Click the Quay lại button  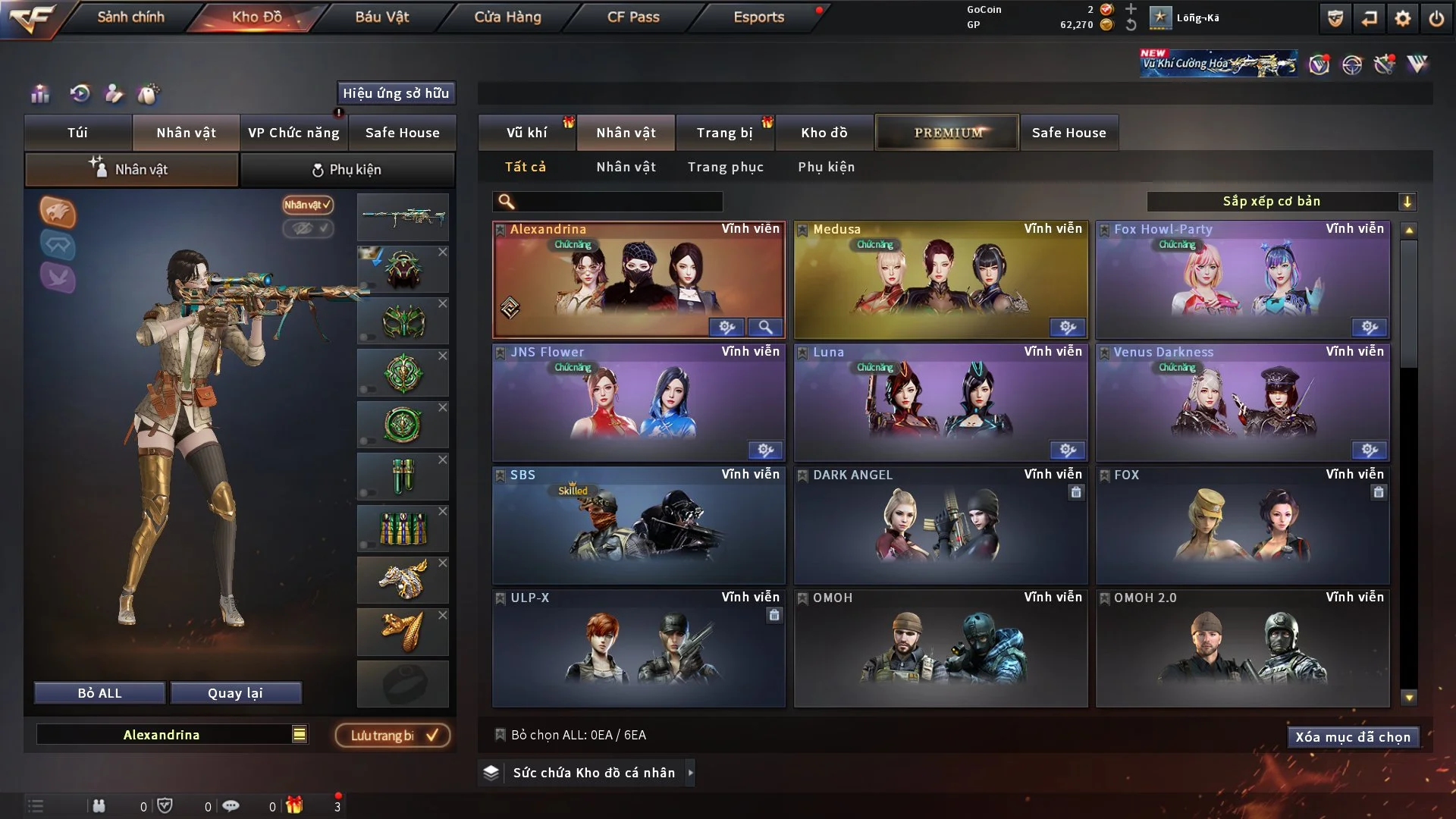[x=235, y=693]
